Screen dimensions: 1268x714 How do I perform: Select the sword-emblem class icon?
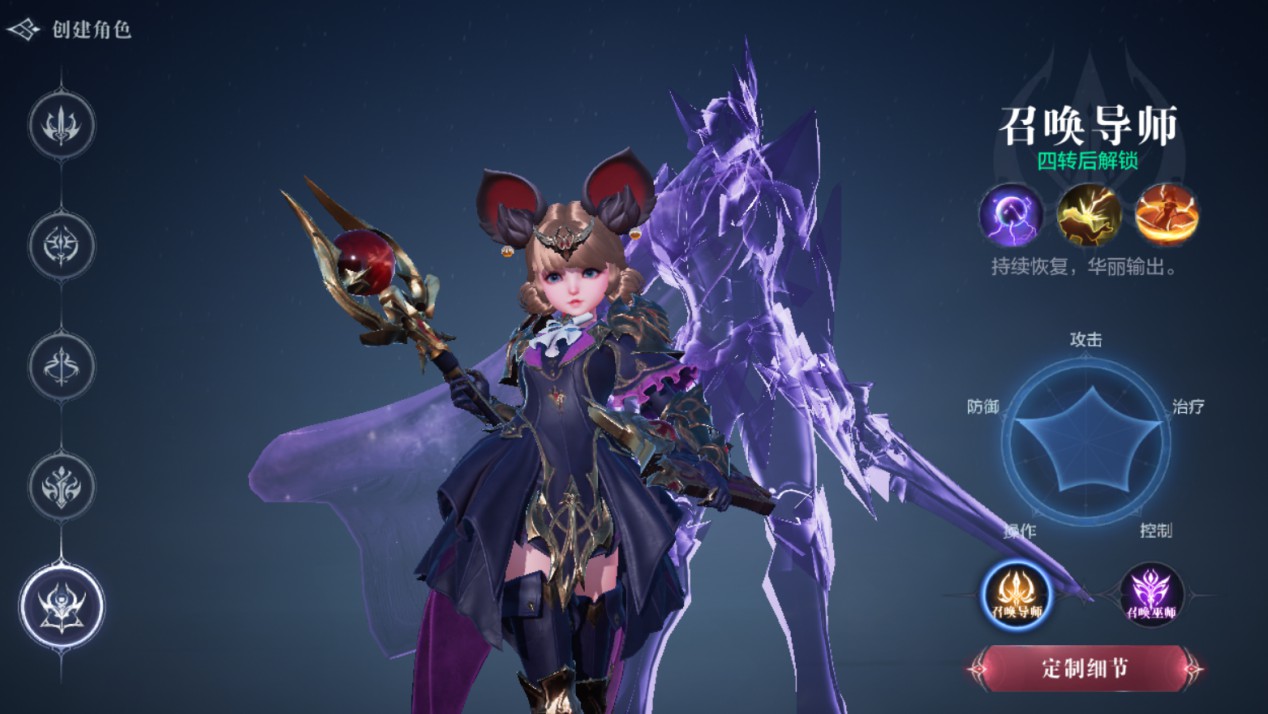[x=61, y=125]
